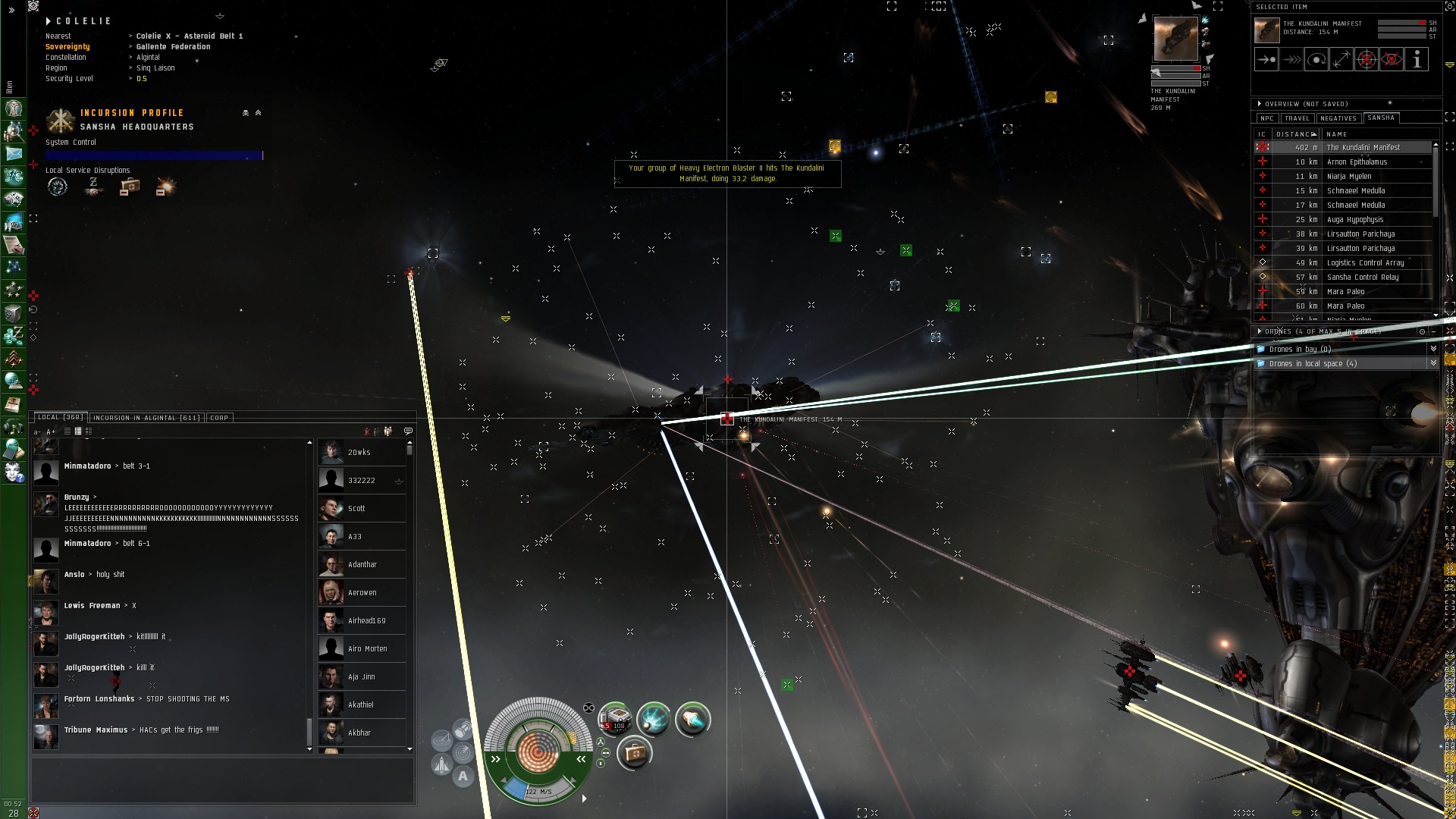This screenshot has height=819, width=1456.
Task: Show info on the selected item
Action: (x=1417, y=60)
